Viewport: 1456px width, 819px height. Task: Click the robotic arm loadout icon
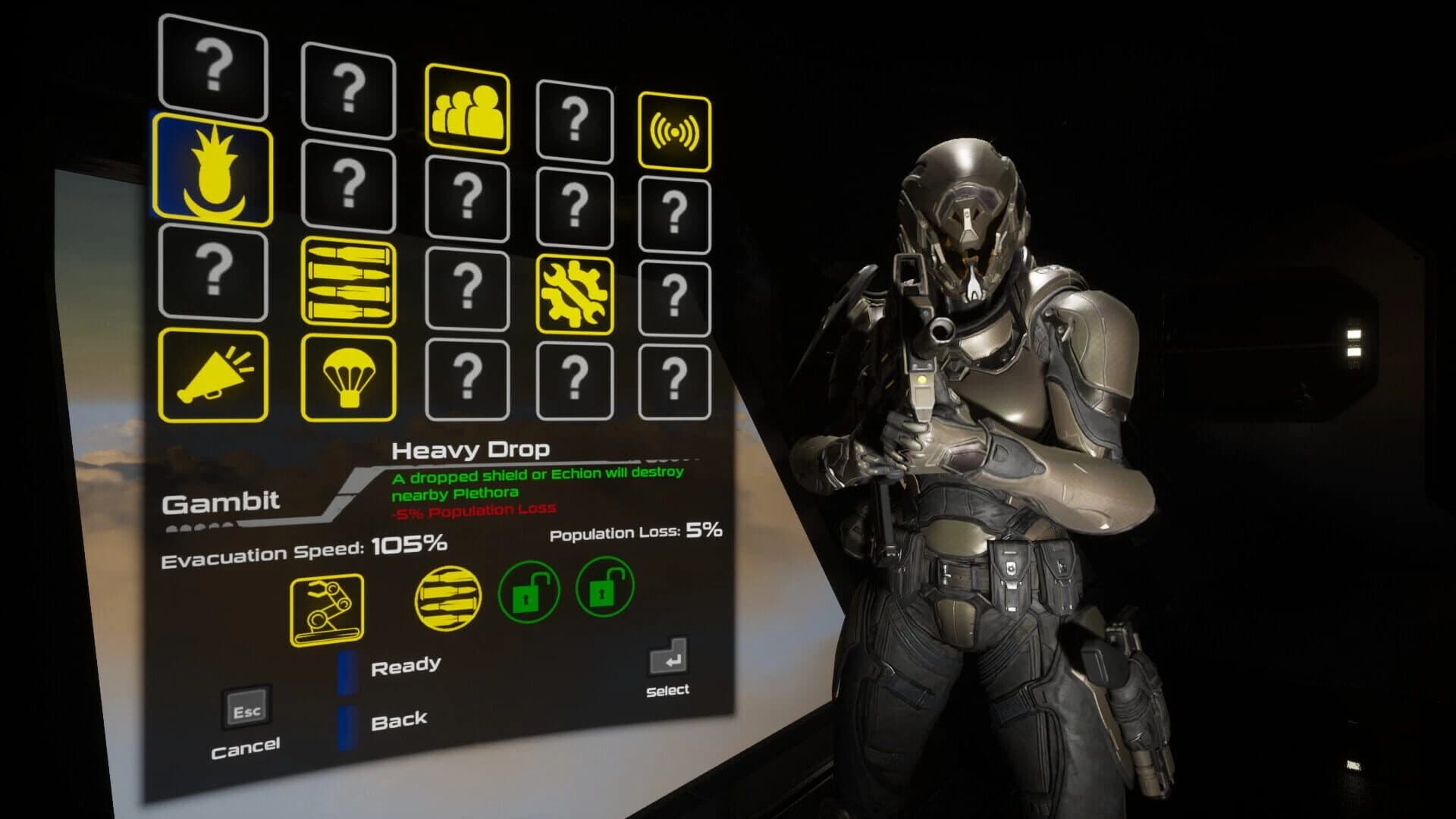click(x=327, y=610)
